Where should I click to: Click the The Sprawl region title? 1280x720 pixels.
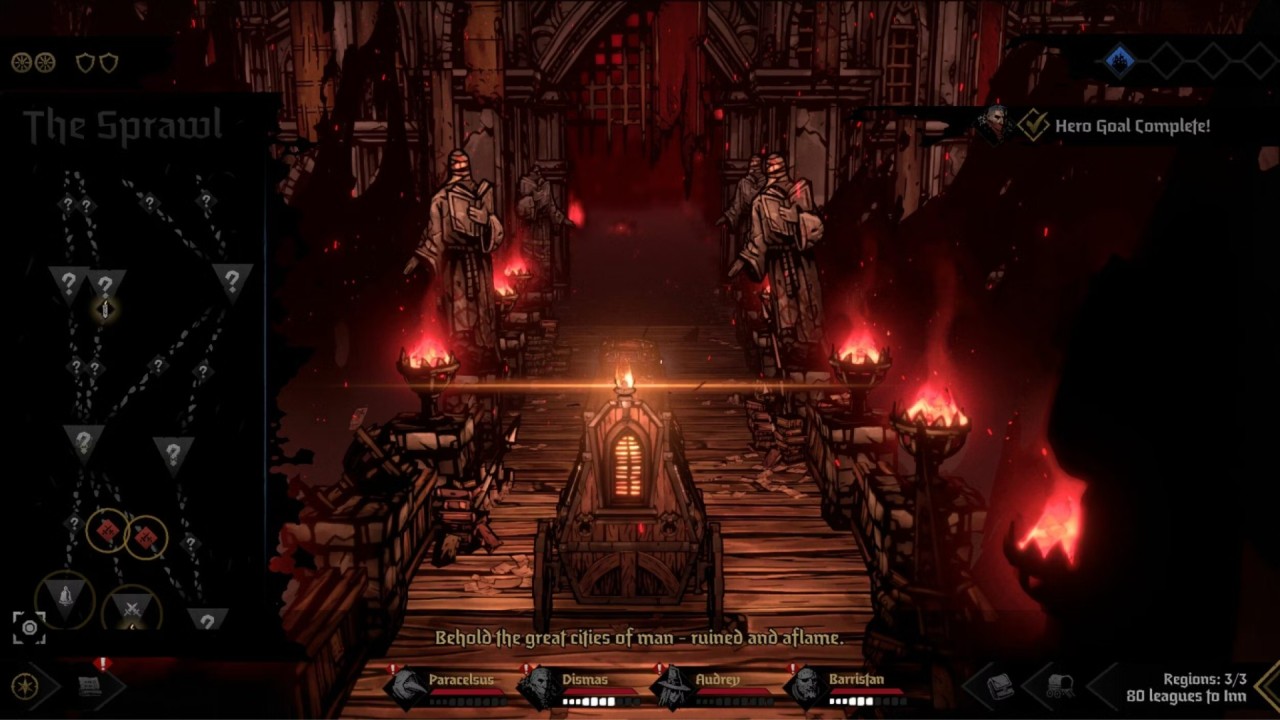122,127
